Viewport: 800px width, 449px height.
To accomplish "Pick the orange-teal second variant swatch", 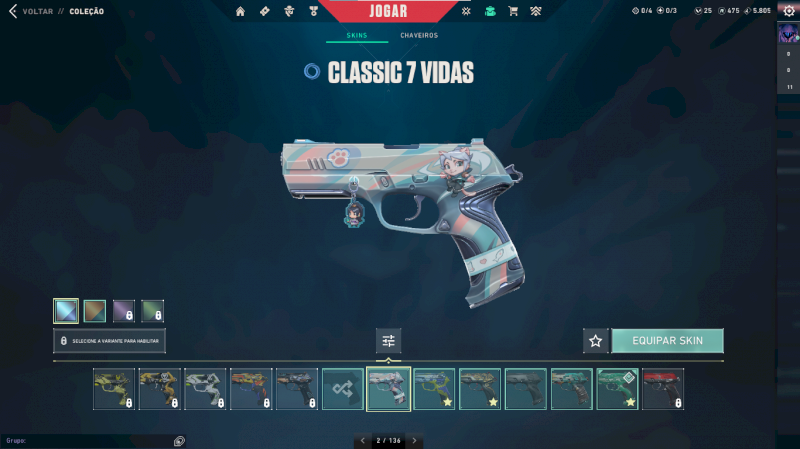I will (x=95, y=311).
